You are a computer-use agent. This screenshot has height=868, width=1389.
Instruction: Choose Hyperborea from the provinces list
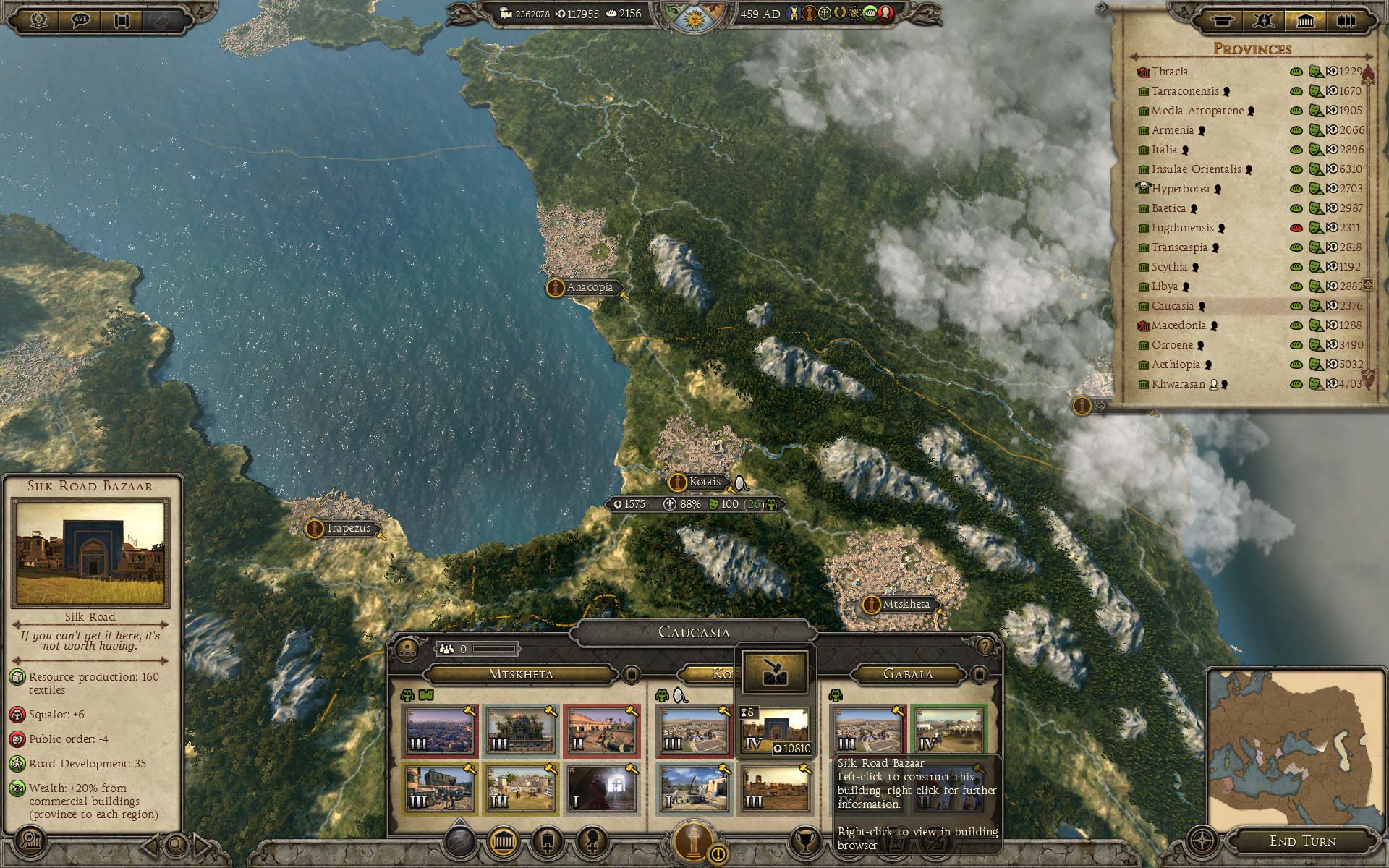1180,189
